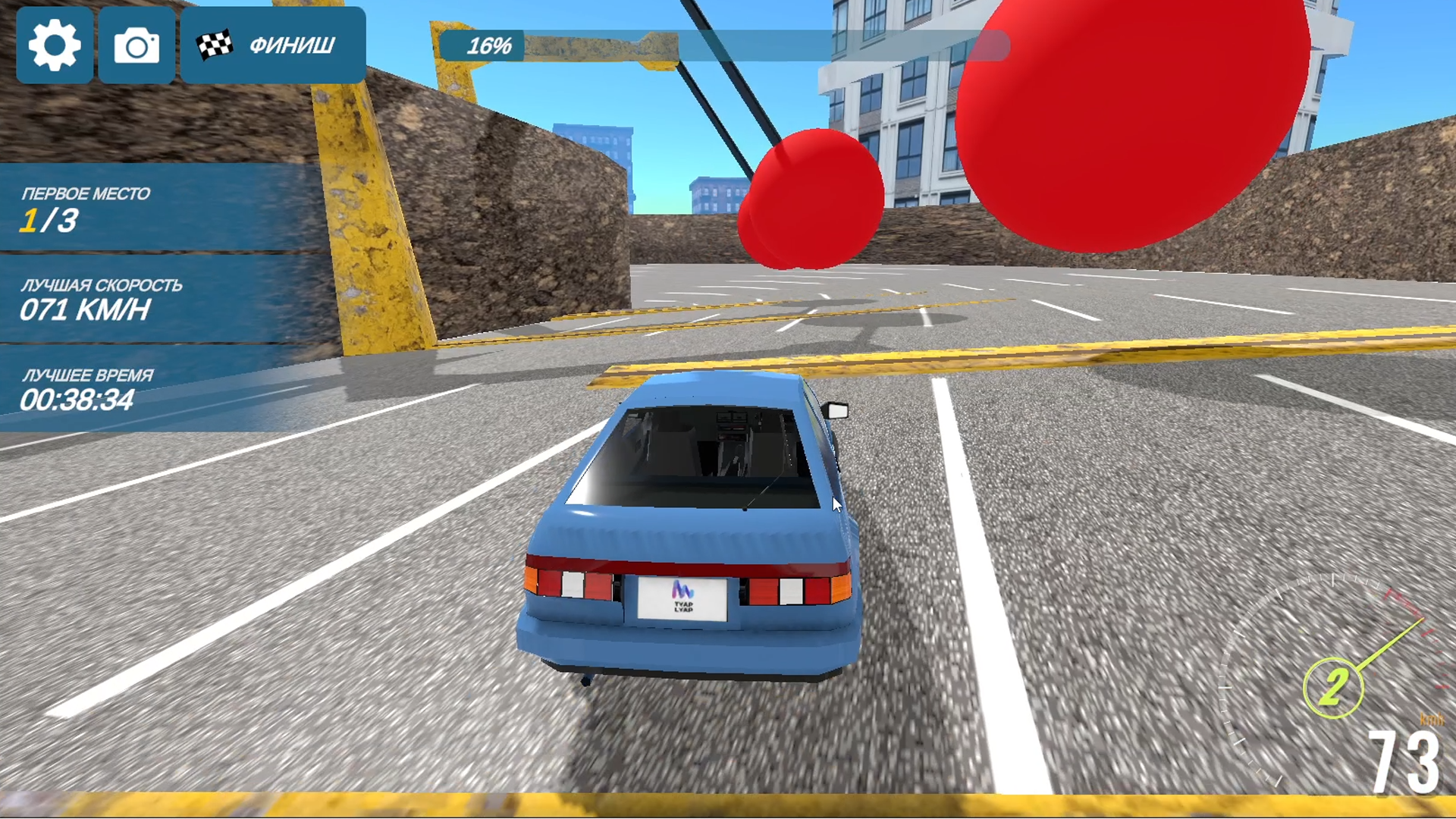This screenshot has width=1456, height=819.
Task: Toggle the camera view with the camera button
Action: [x=135, y=45]
